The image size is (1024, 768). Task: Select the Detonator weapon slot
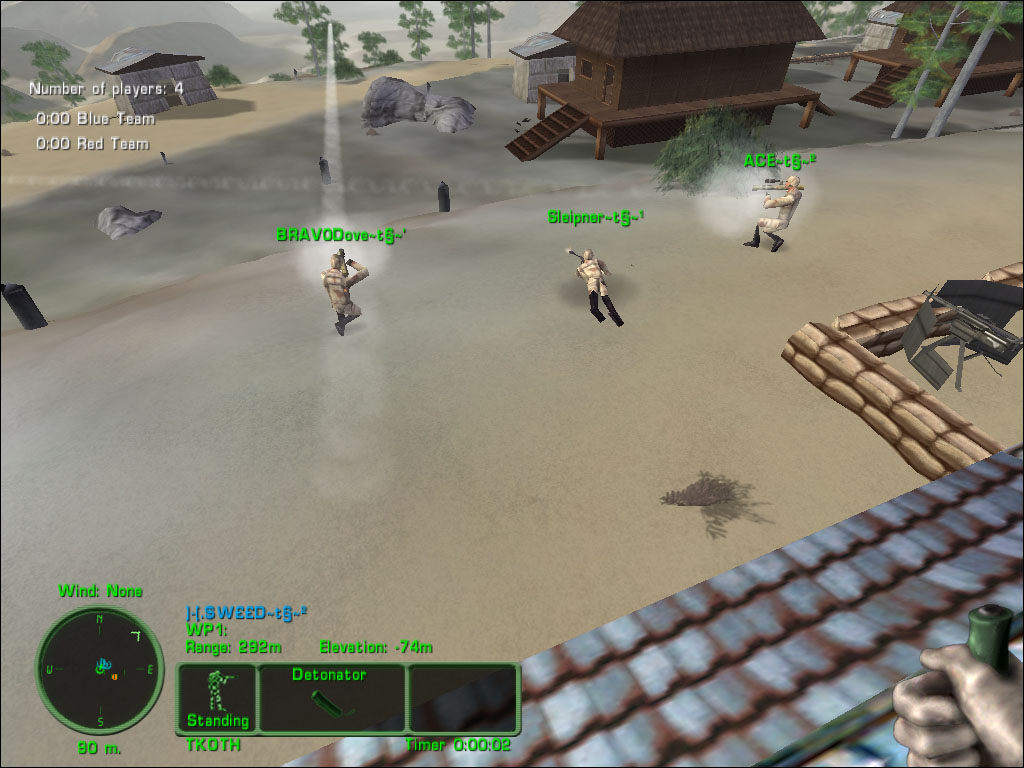[x=332, y=698]
